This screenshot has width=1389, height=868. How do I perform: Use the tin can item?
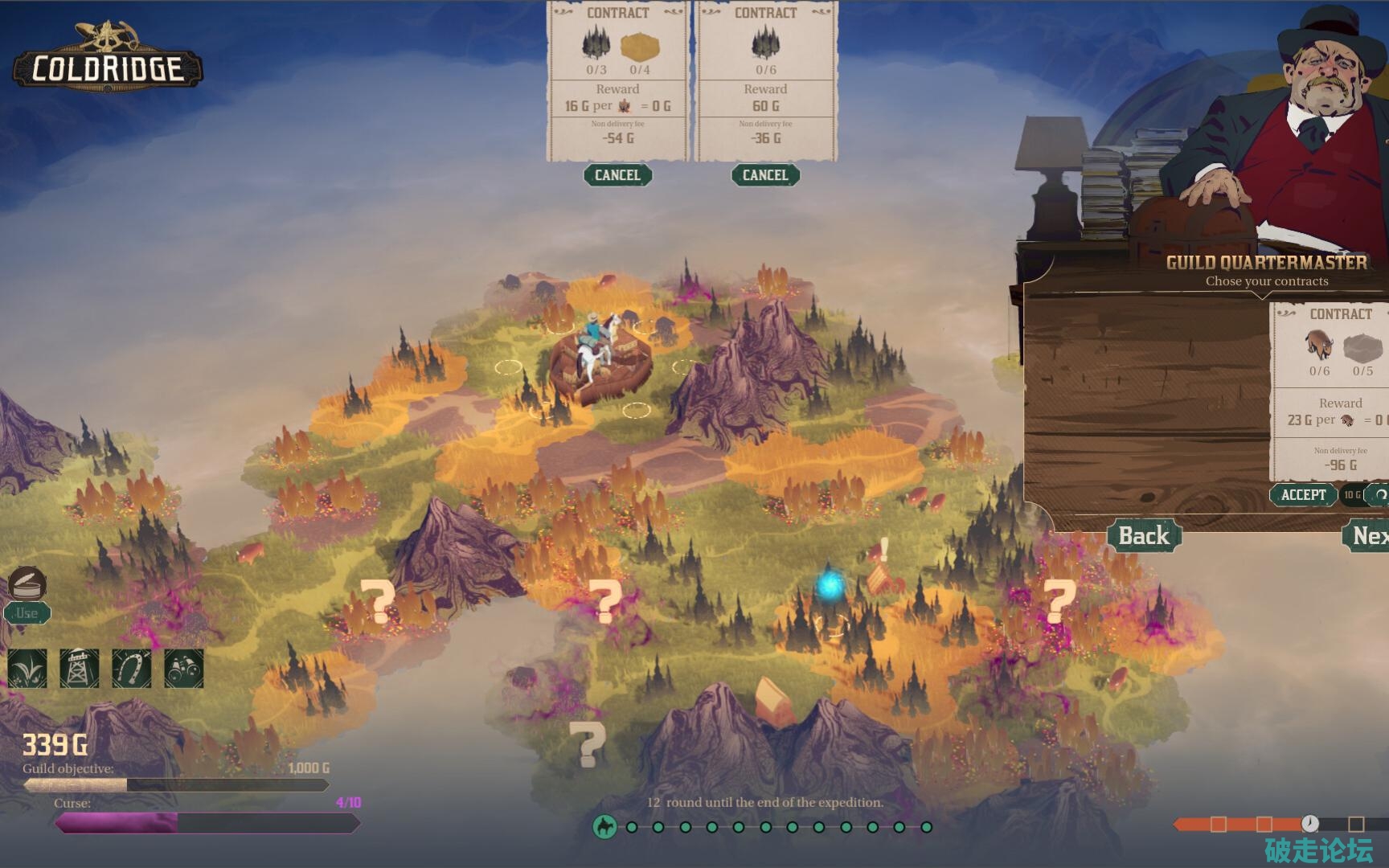(x=27, y=613)
